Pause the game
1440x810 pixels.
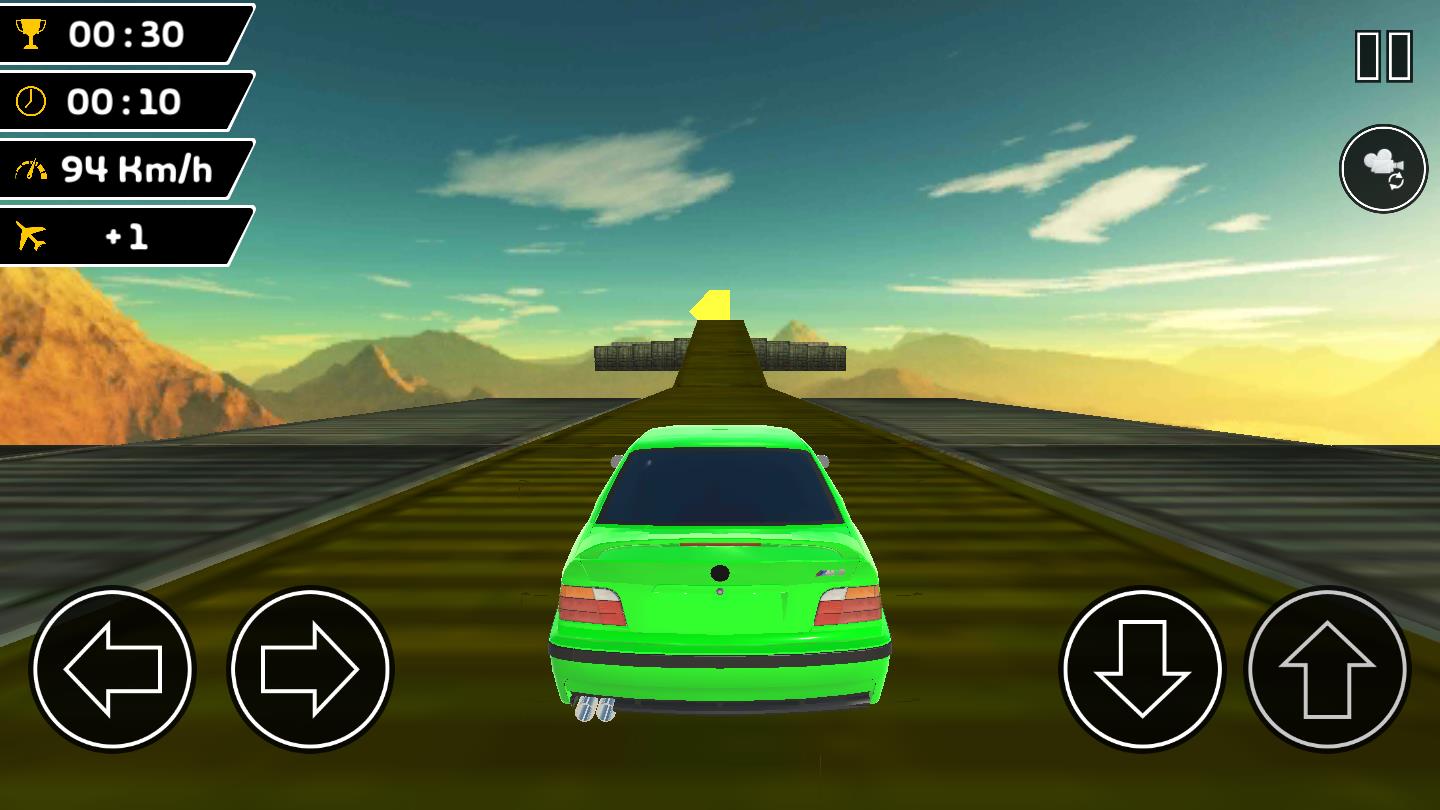[1384, 56]
